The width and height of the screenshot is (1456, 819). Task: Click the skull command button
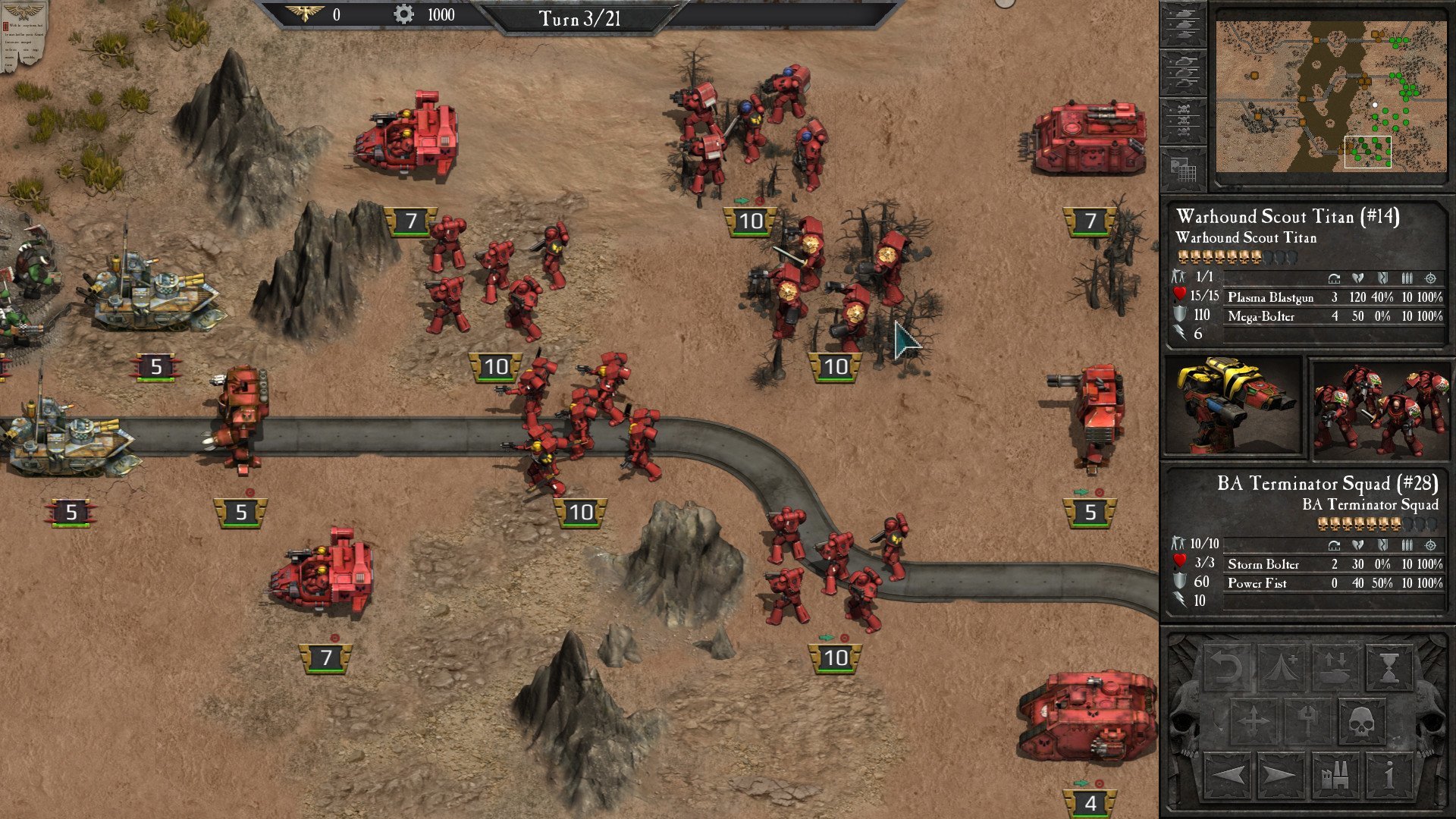(x=1361, y=720)
